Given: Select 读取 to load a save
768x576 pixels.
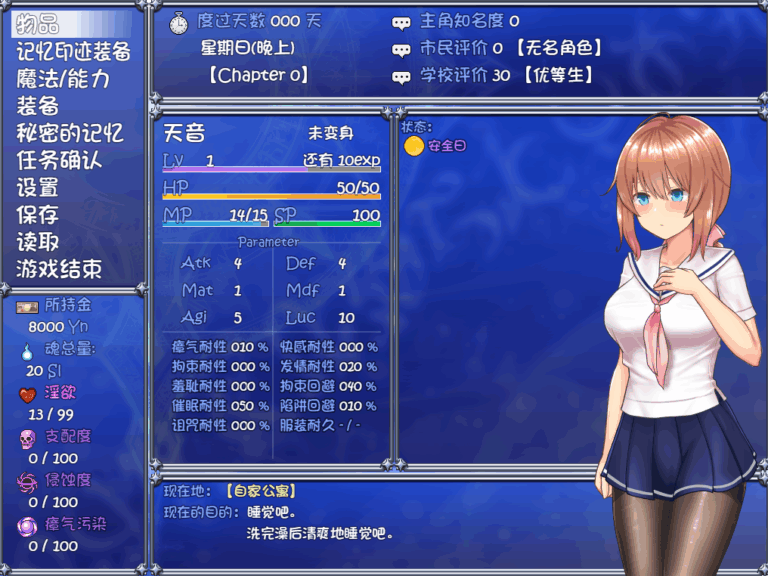Looking at the screenshot, I should (38, 241).
